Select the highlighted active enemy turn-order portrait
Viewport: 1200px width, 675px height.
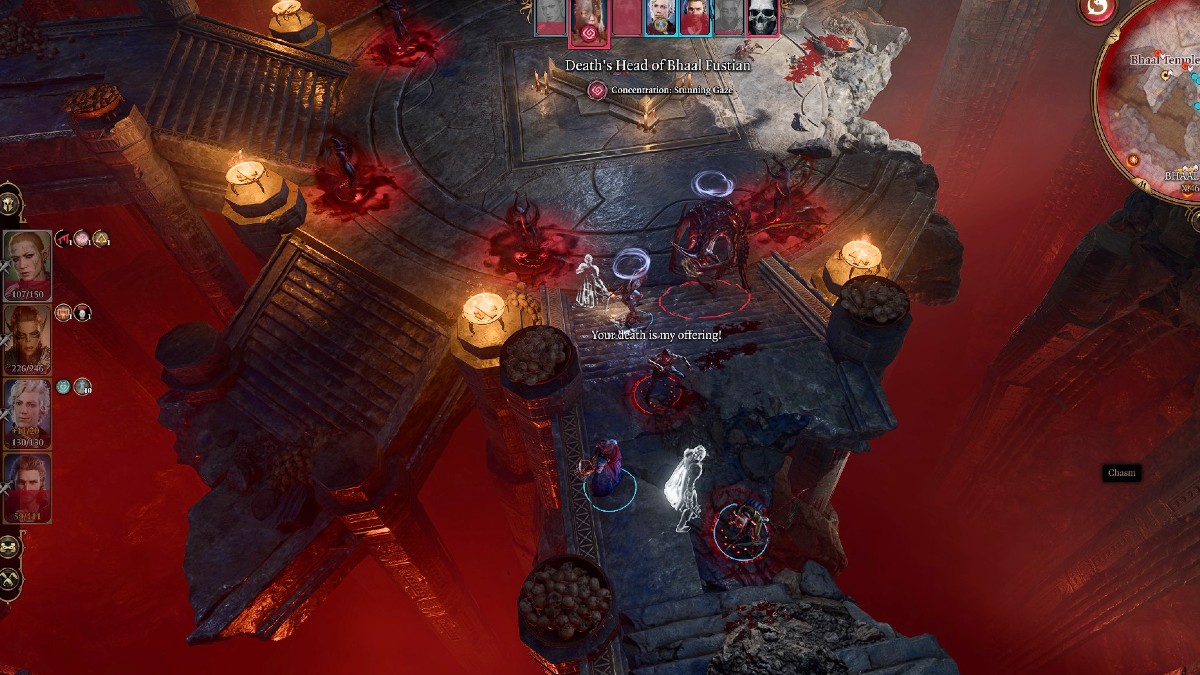(x=587, y=20)
